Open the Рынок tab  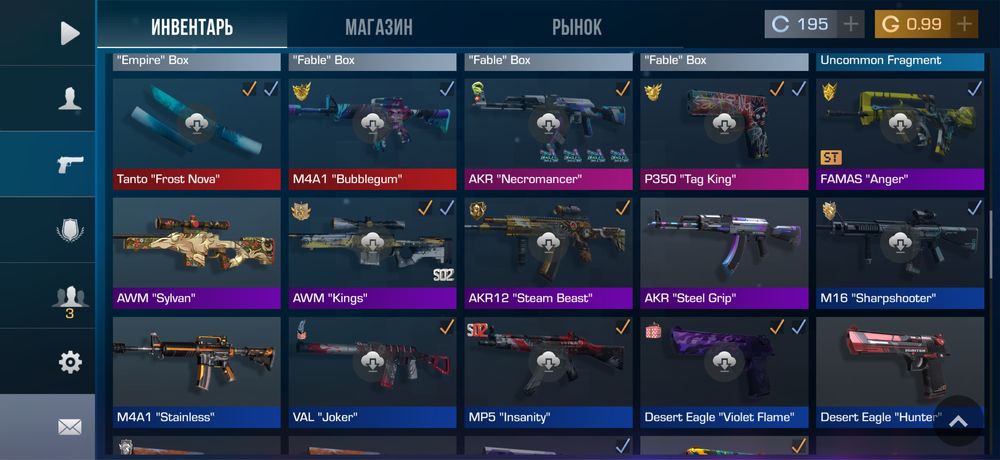click(x=577, y=27)
